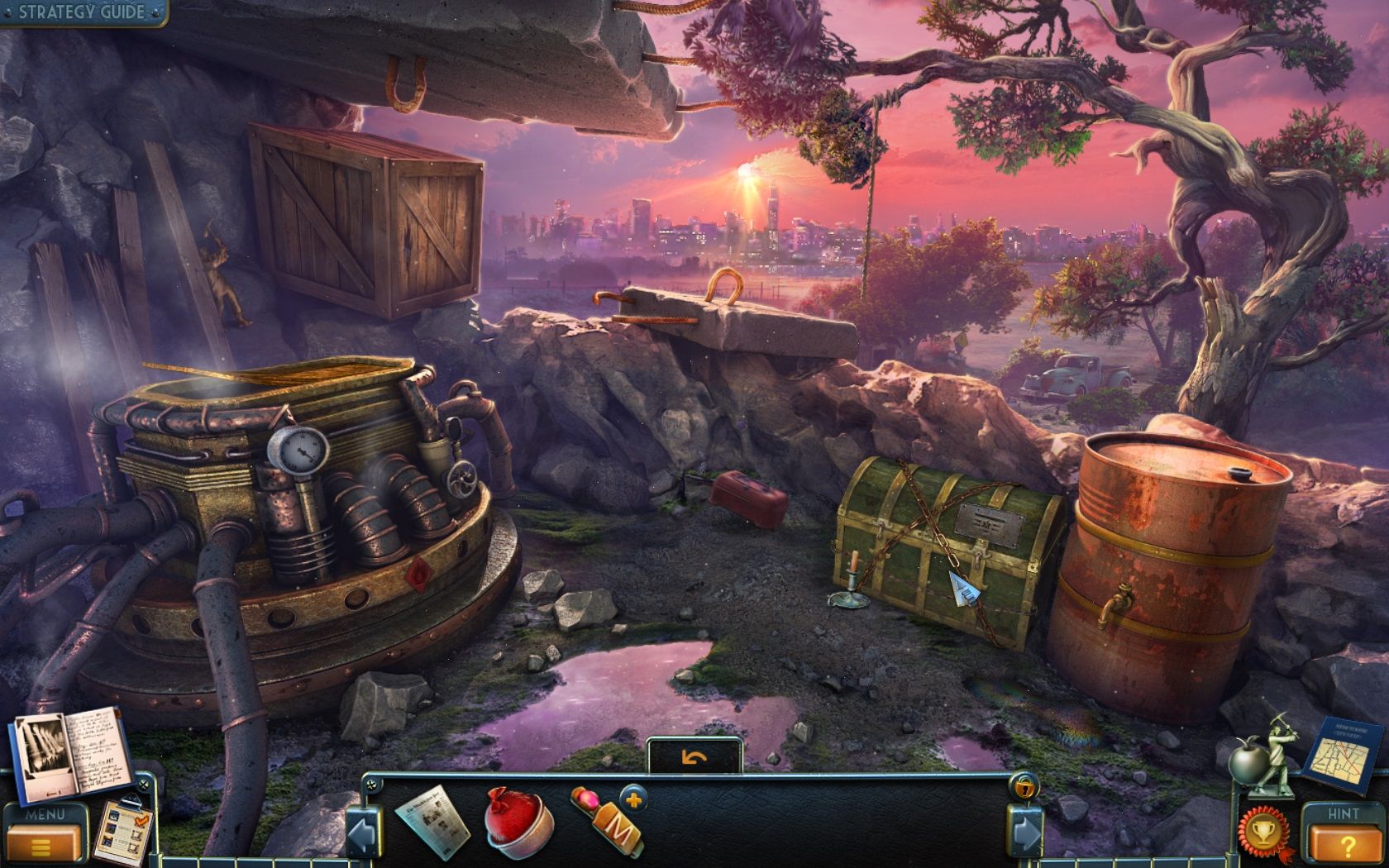Click the red toolbox on the rocks
Screen dimensions: 1389x868
click(748, 494)
